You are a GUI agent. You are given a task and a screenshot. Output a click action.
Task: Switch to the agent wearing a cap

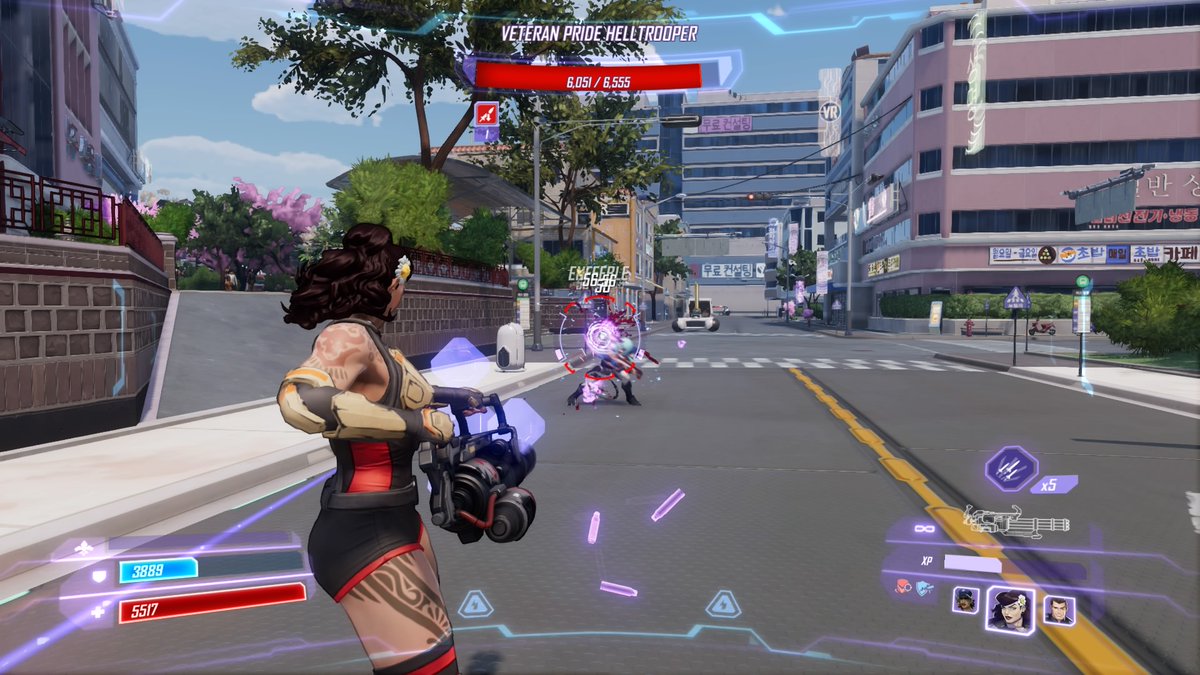(x=965, y=600)
